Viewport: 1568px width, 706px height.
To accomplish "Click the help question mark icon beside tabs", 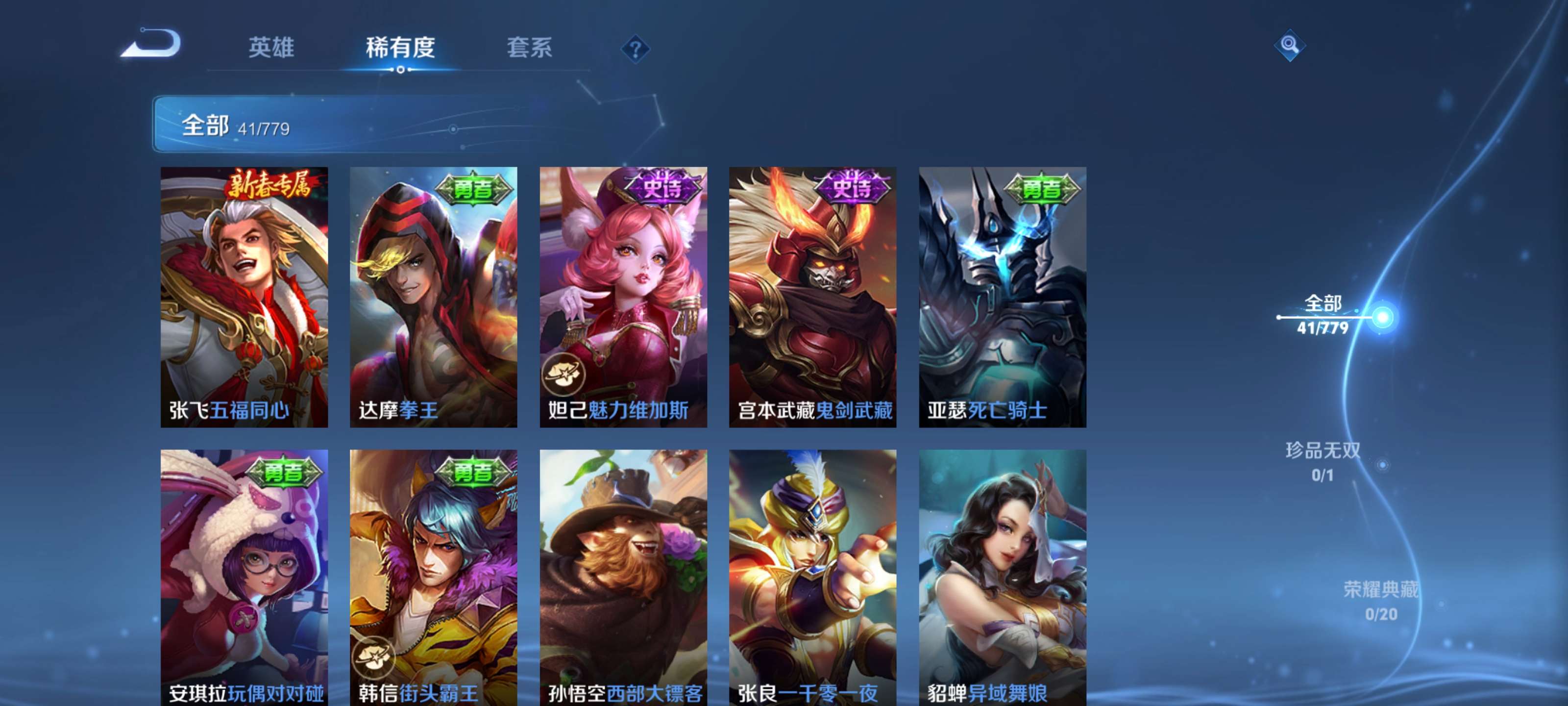I will pyautogui.click(x=635, y=49).
